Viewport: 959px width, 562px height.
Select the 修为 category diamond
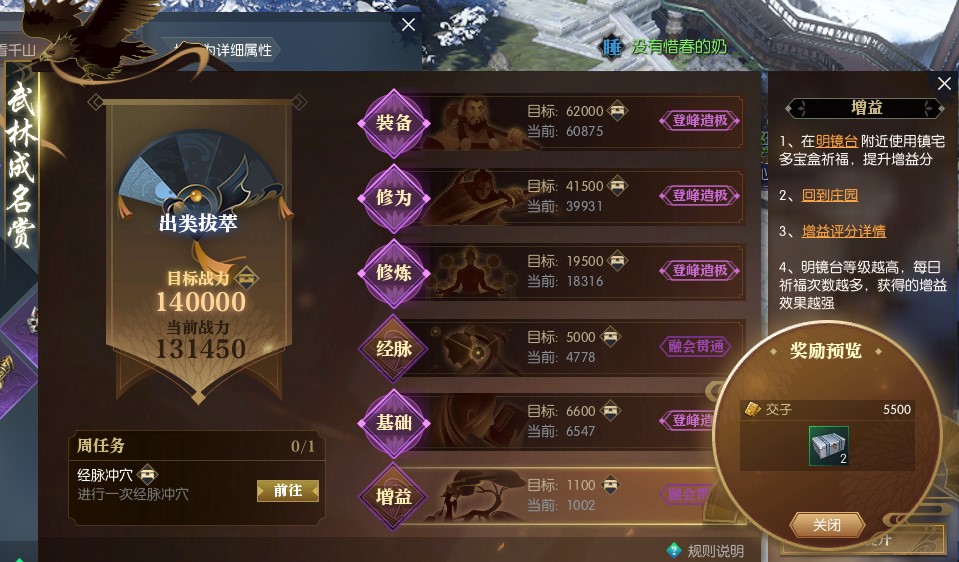tap(394, 197)
